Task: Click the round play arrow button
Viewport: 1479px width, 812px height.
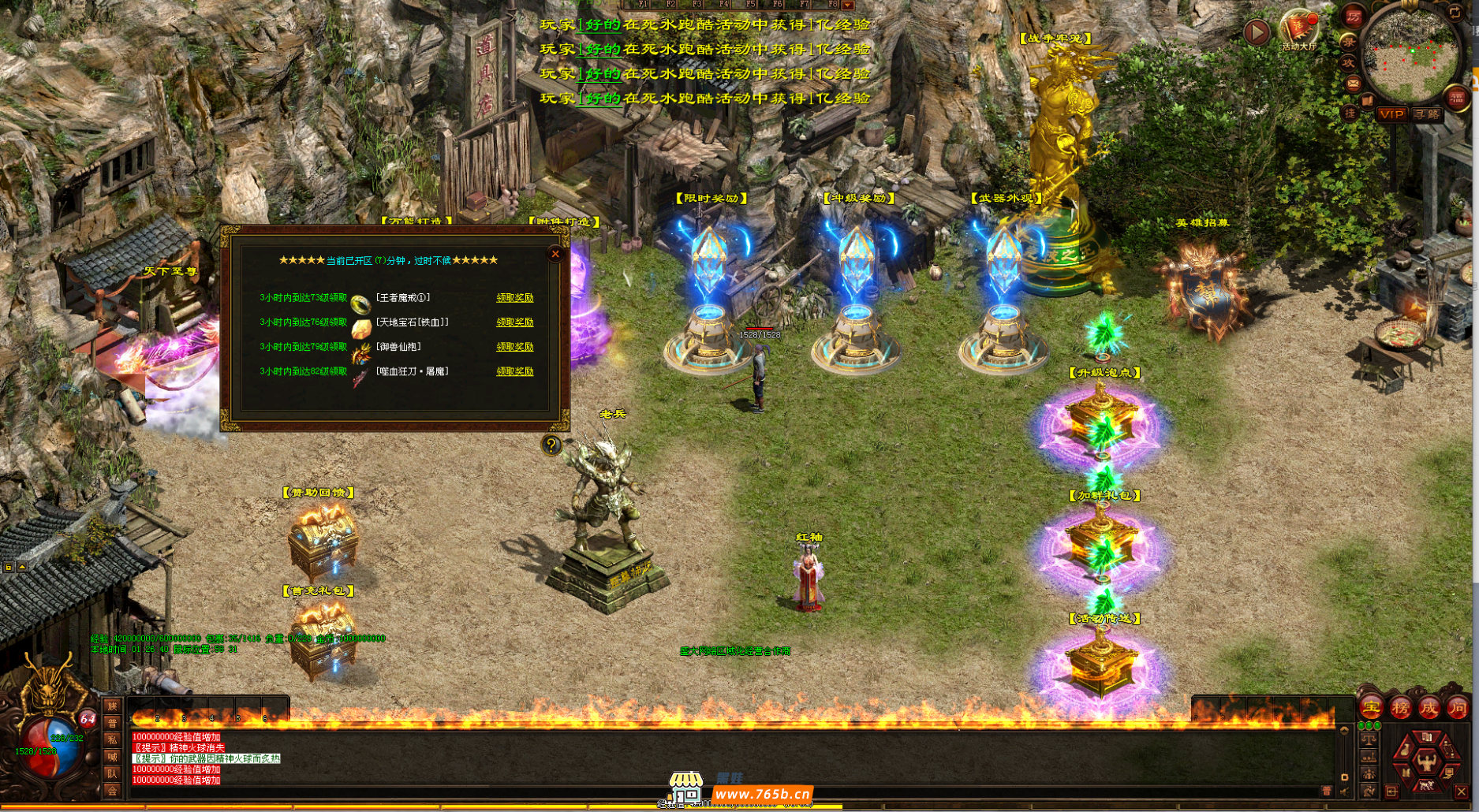Action: [1257, 32]
